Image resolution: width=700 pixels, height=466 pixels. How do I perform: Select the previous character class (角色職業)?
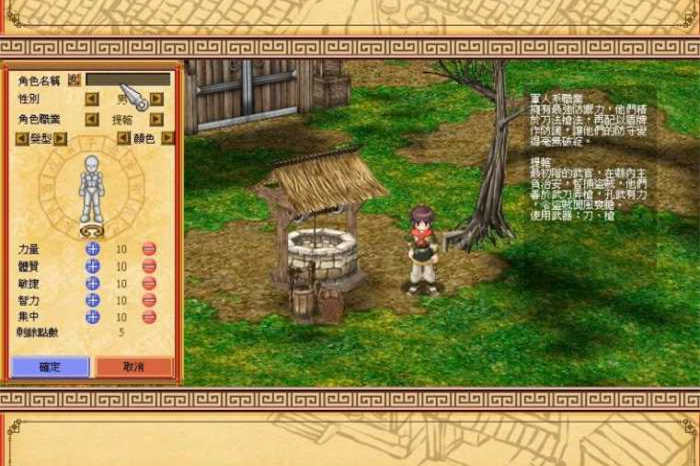[x=91, y=119]
